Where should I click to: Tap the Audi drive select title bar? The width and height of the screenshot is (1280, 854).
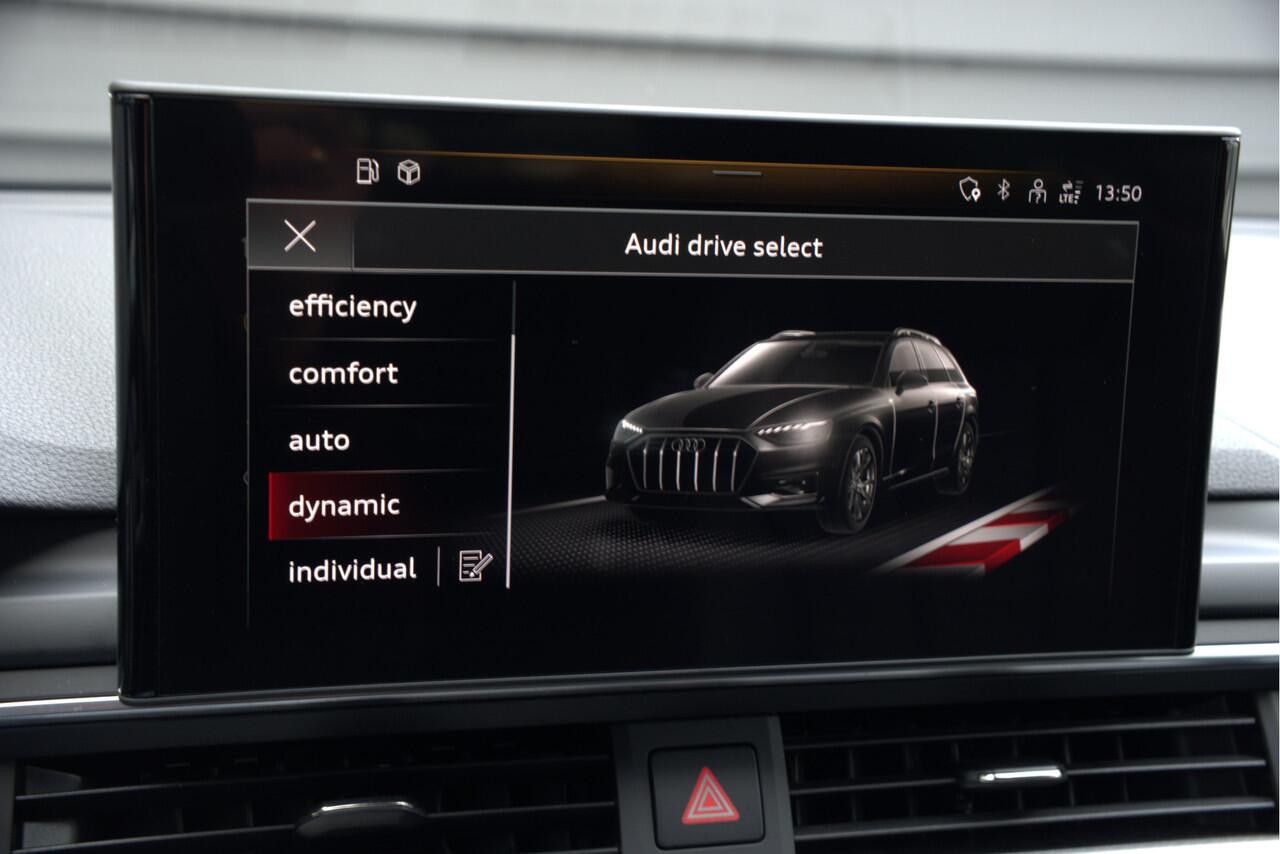click(x=723, y=246)
